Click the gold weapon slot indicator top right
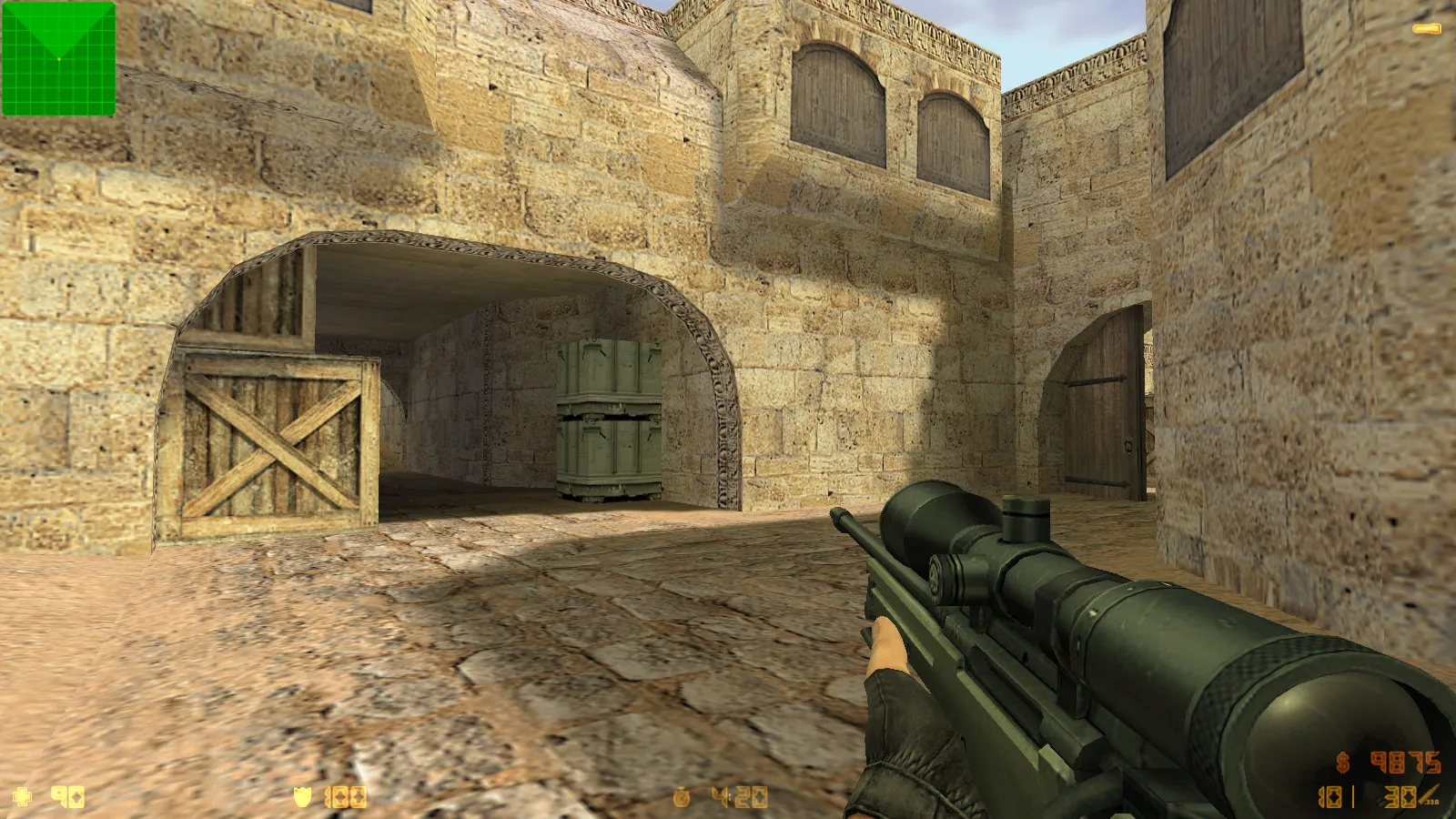 1425,28
